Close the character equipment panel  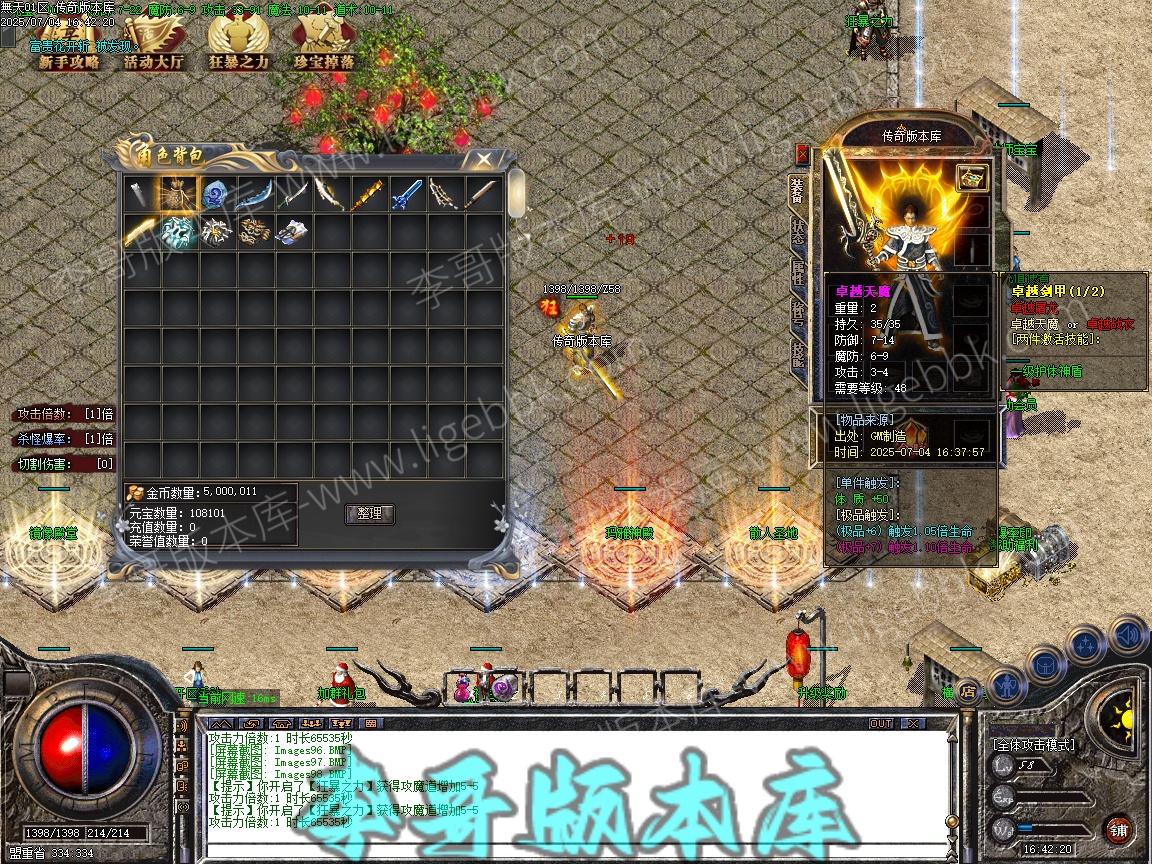pyautogui.click(x=802, y=154)
